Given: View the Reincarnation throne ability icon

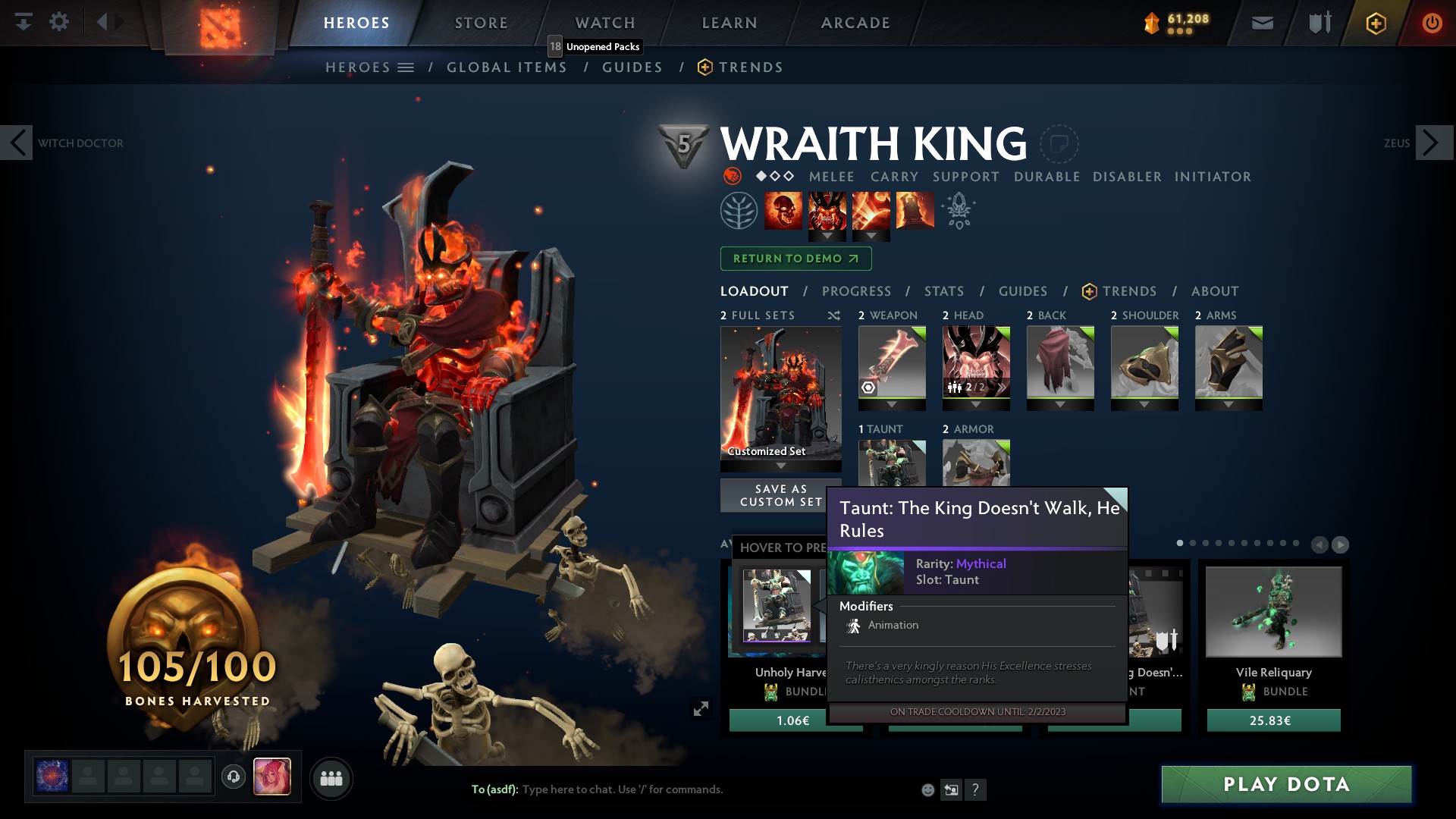Looking at the screenshot, I should pos(916,211).
